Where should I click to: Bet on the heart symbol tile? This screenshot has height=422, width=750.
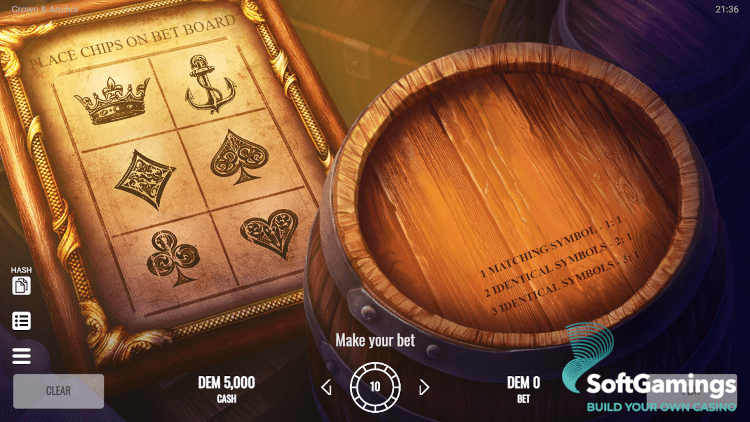point(267,231)
